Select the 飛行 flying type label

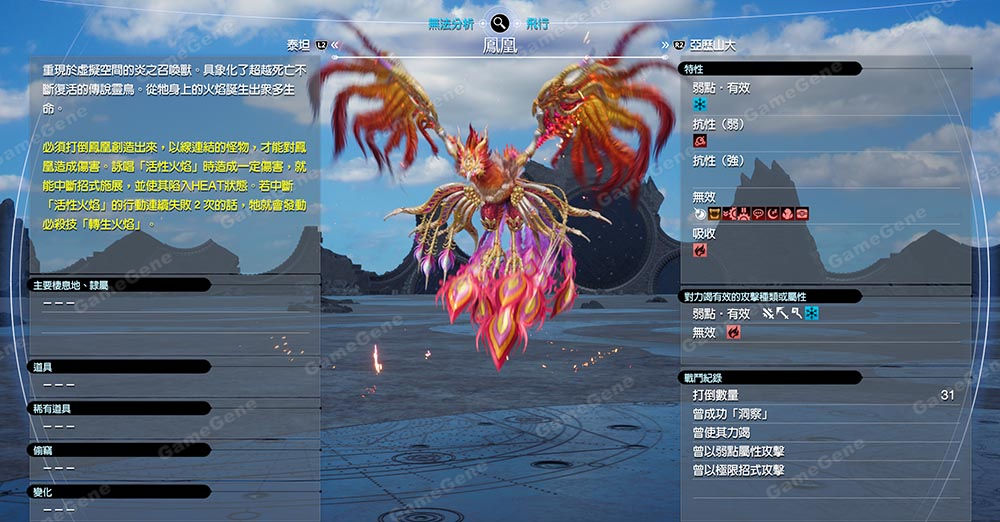(537, 23)
